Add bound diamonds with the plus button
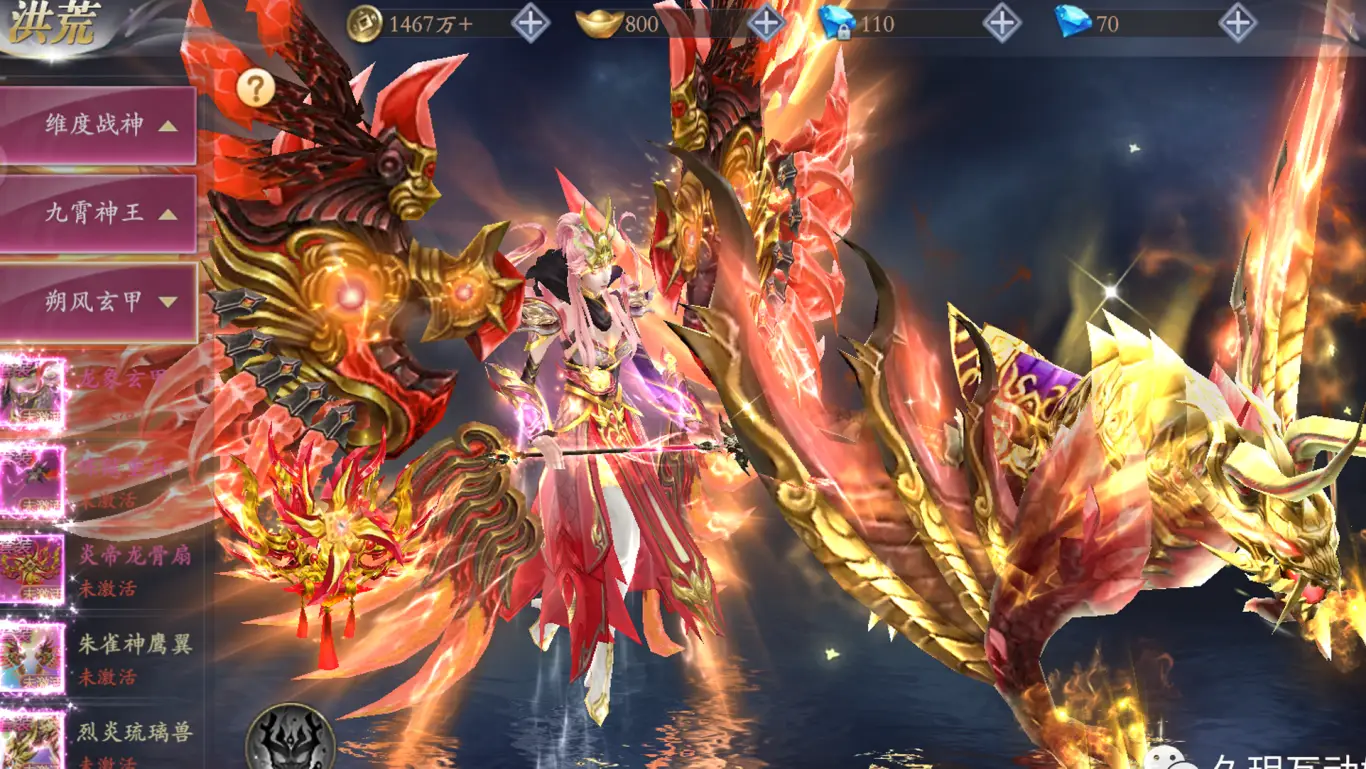Image resolution: width=1366 pixels, height=769 pixels. click(x=1002, y=24)
